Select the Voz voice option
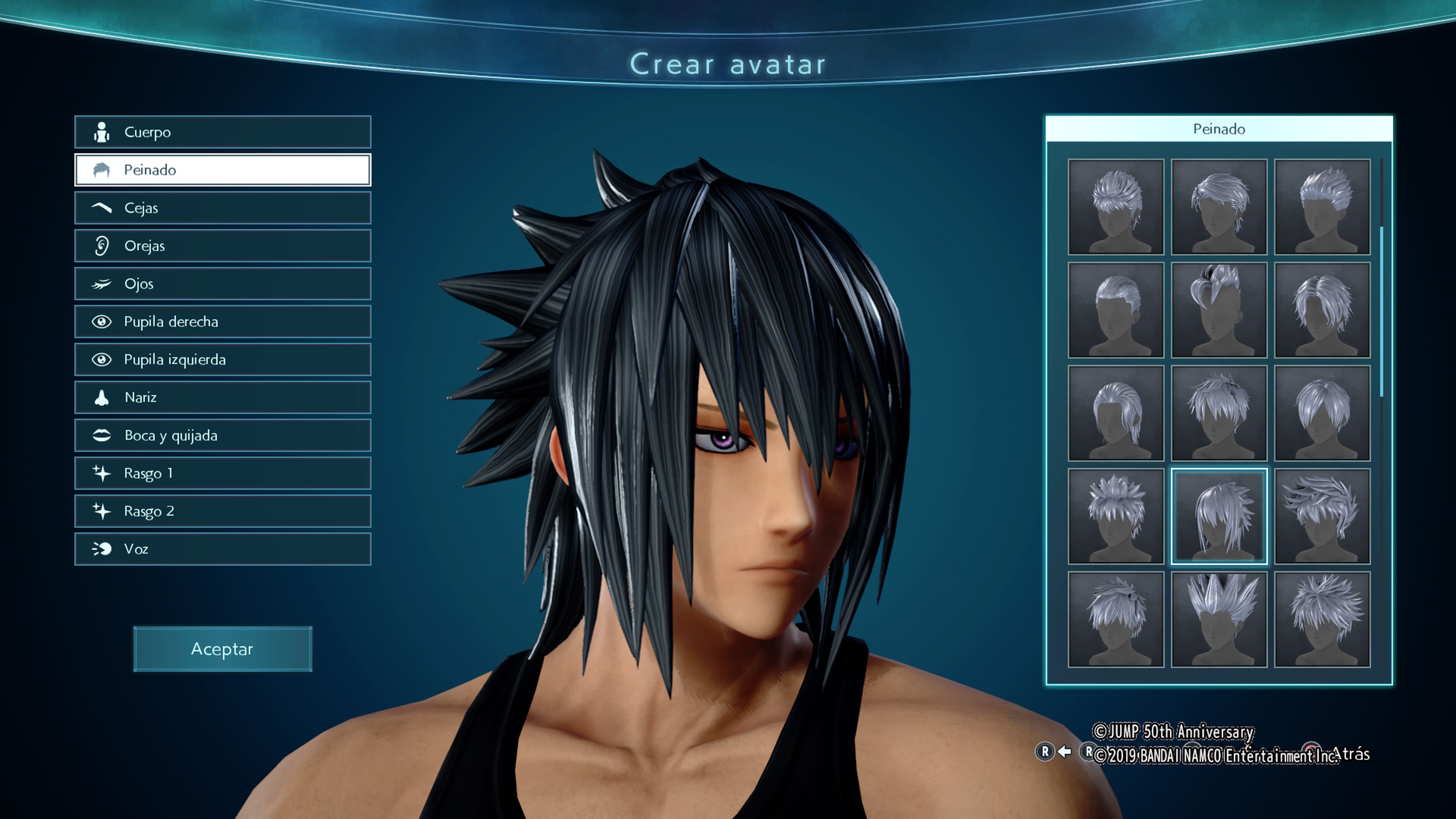Viewport: 1456px width, 819px height. click(223, 549)
